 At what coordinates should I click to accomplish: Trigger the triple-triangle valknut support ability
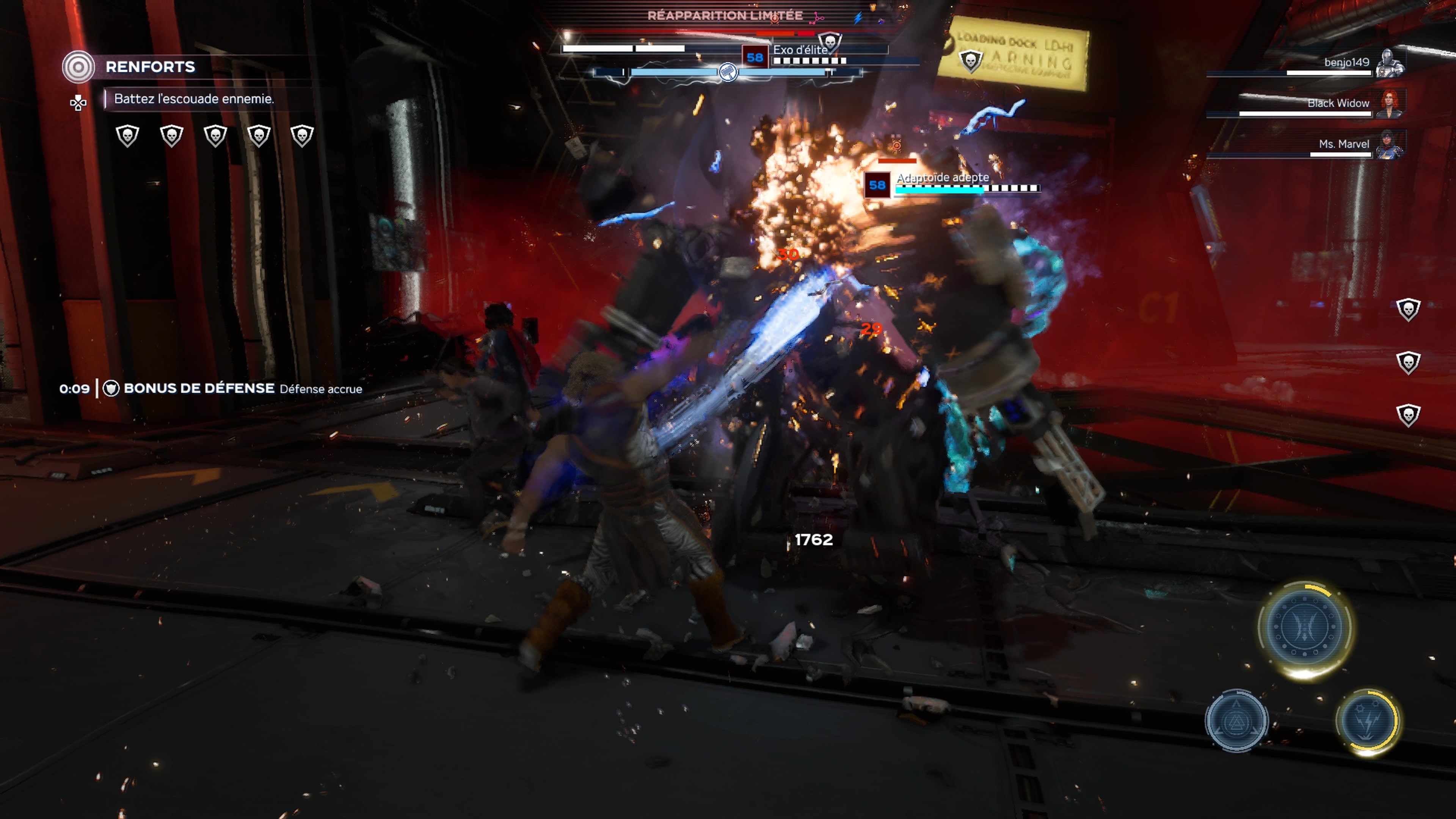pos(1236,721)
